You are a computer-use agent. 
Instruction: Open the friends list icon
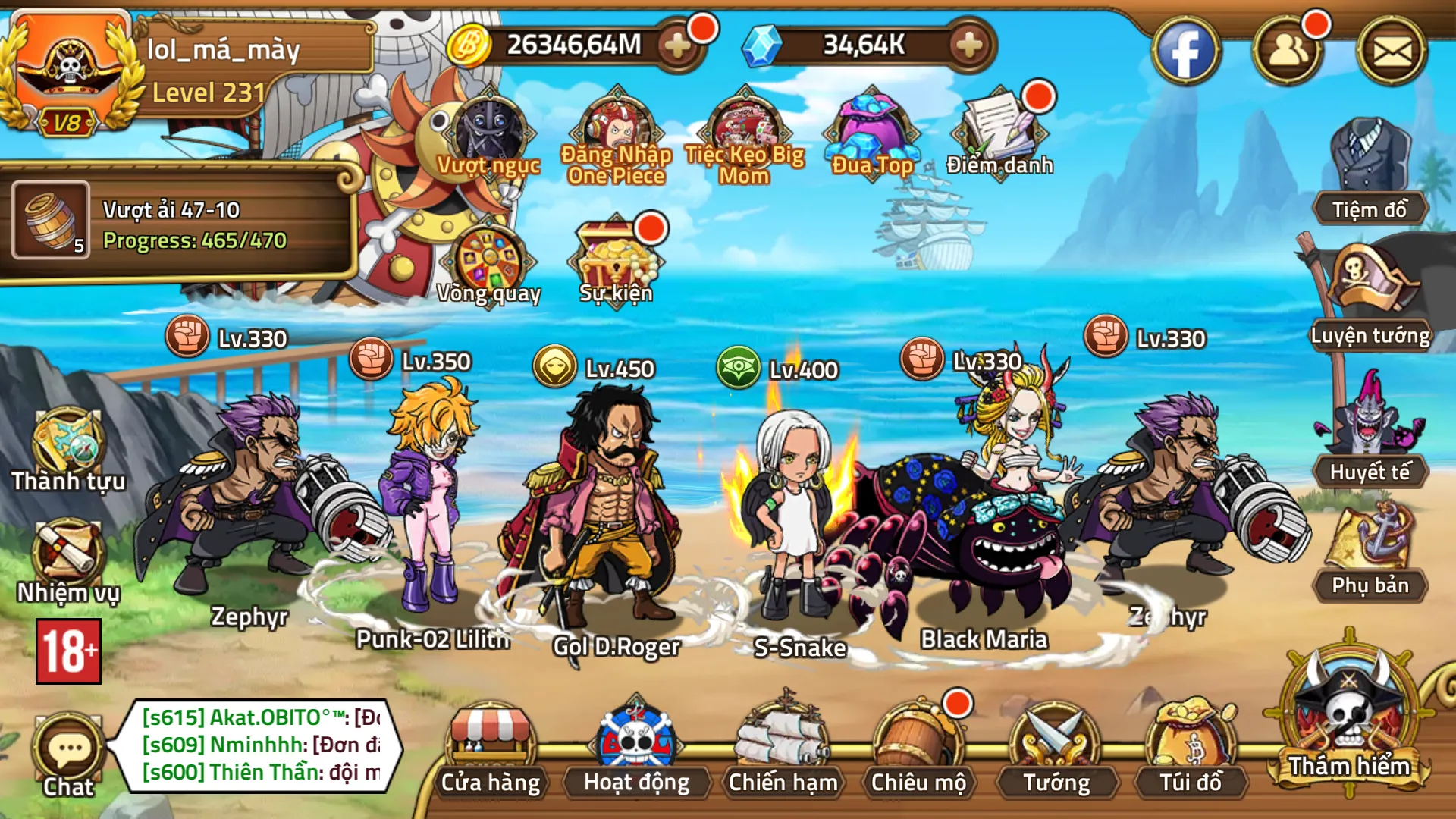[x=1288, y=52]
